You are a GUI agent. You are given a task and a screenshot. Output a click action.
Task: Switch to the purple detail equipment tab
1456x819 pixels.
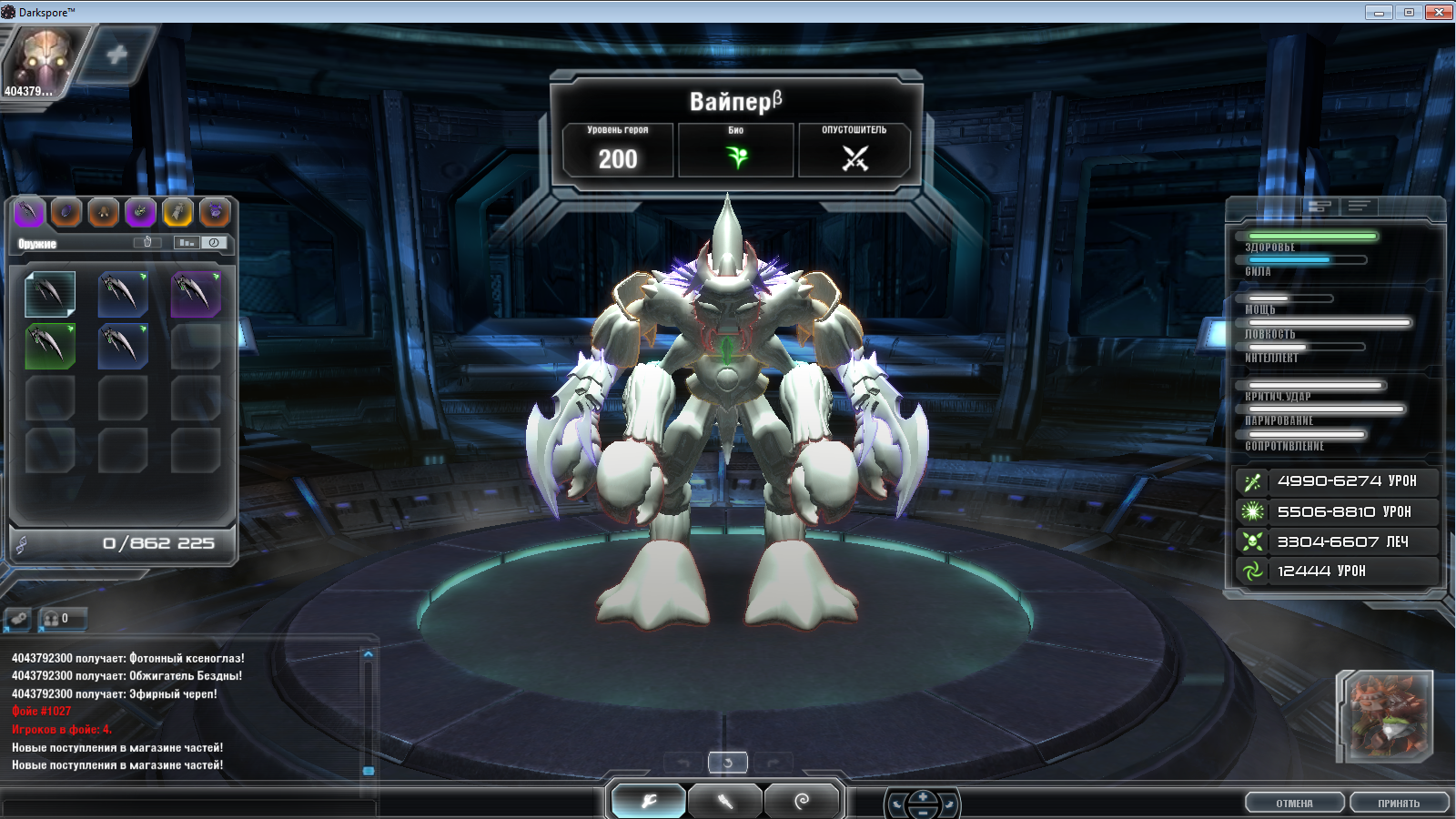click(x=141, y=215)
